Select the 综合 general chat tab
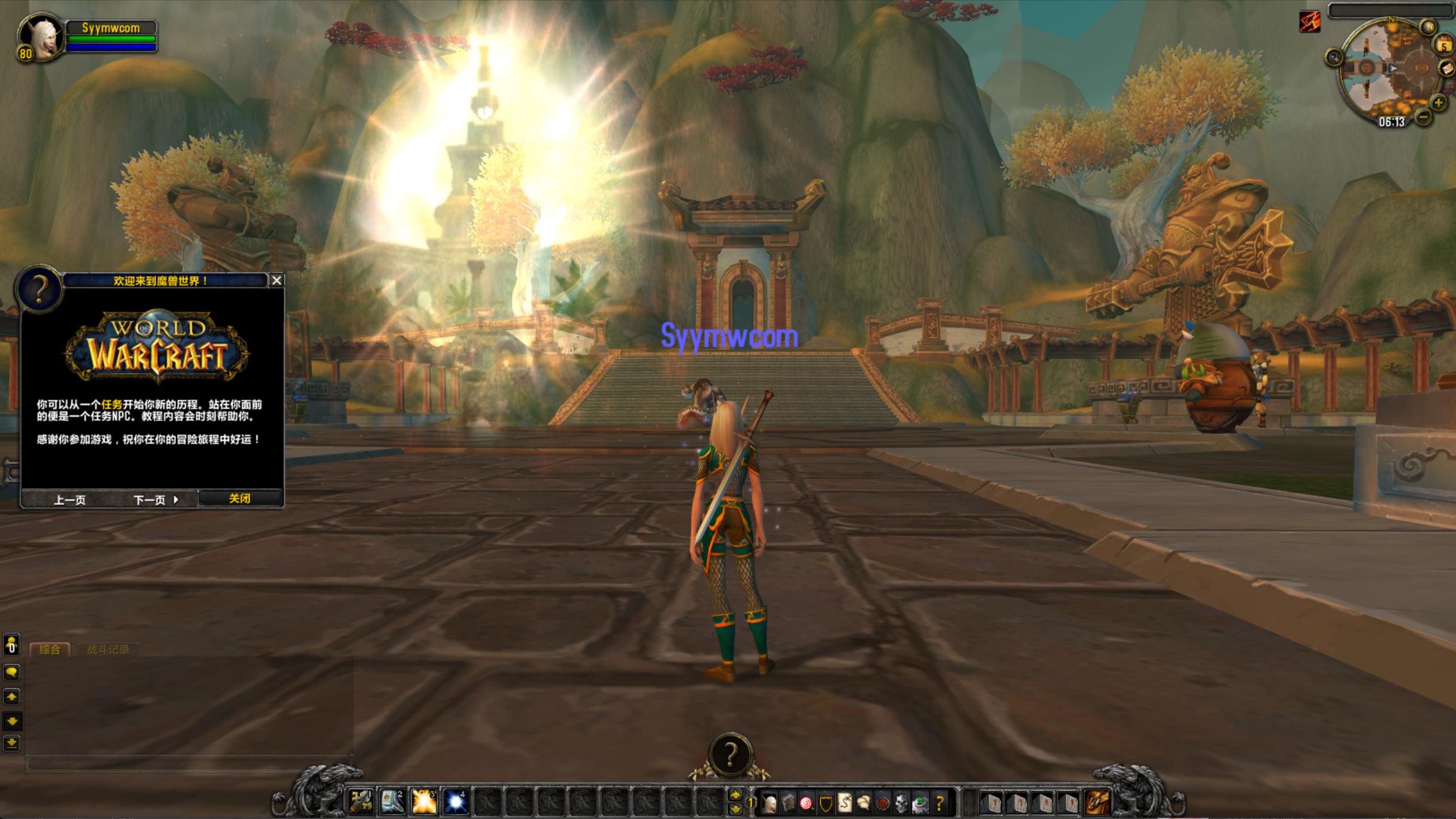 click(50, 650)
